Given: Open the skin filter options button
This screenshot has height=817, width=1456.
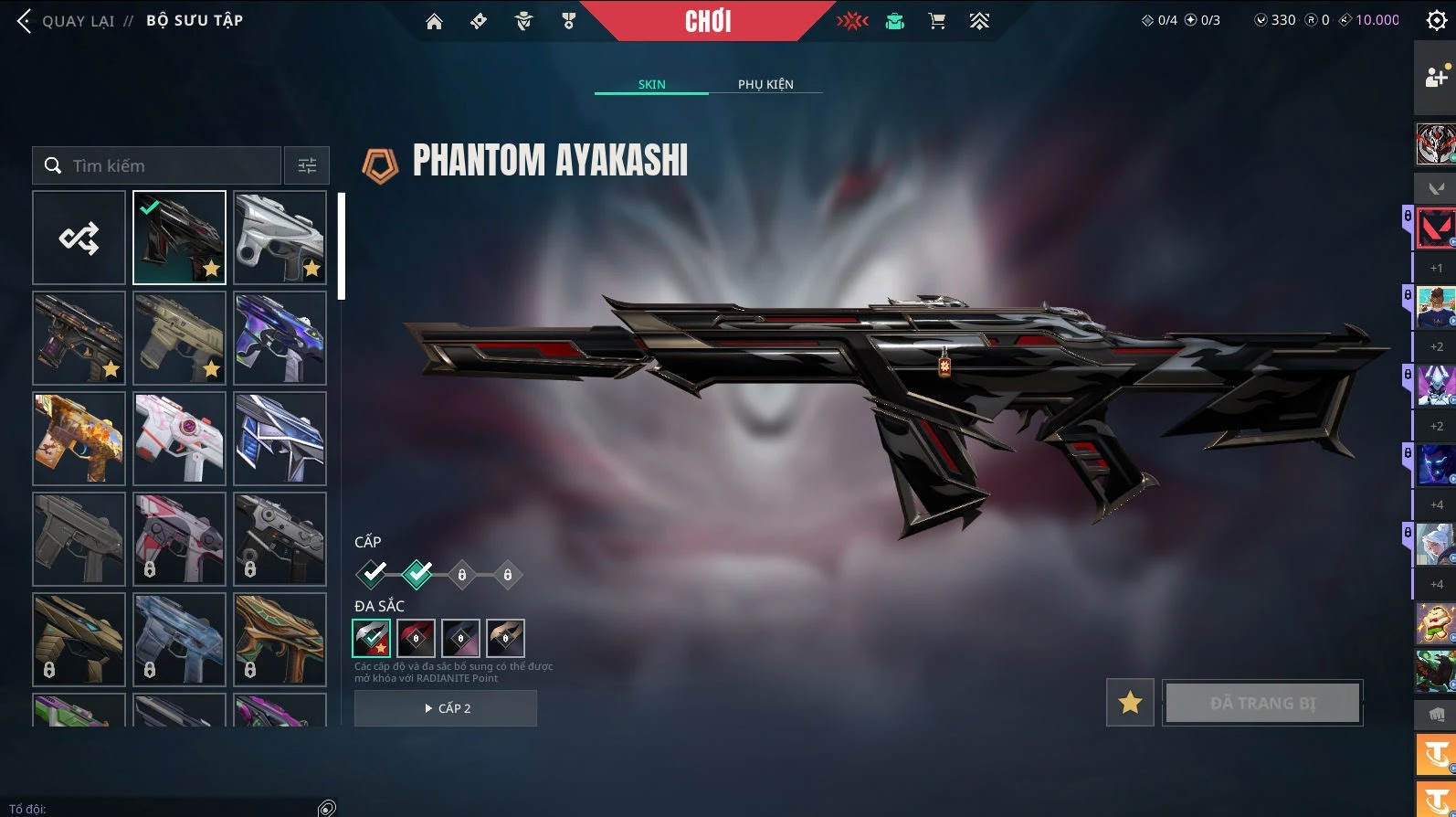Looking at the screenshot, I should 307,165.
